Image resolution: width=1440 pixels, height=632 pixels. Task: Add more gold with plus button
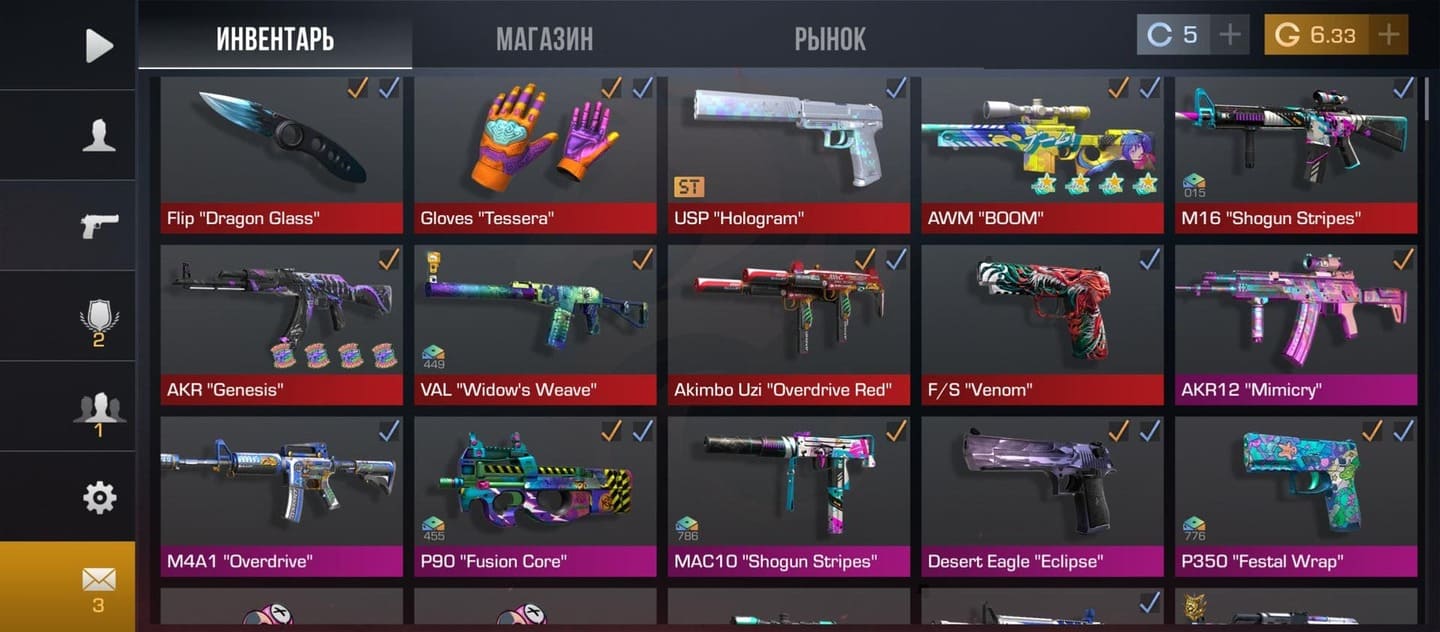[1388, 35]
